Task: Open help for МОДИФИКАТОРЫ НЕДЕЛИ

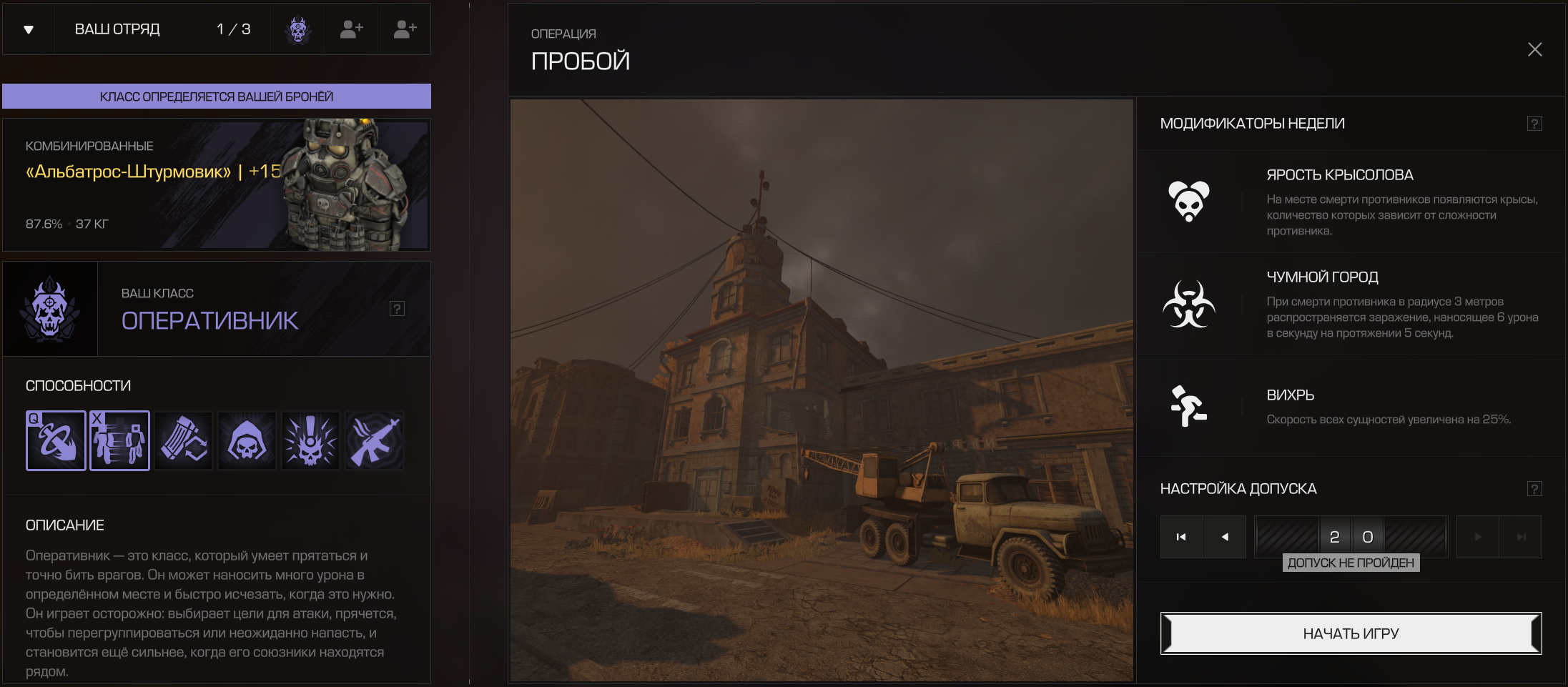Action: [1534, 124]
